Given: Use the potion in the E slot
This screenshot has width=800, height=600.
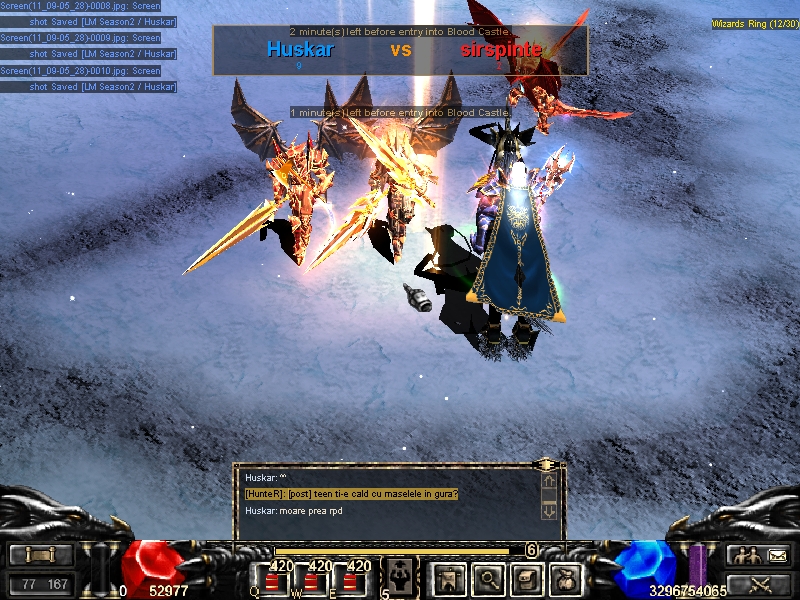Looking at the screenshot, I should click(x=349, y=581).
